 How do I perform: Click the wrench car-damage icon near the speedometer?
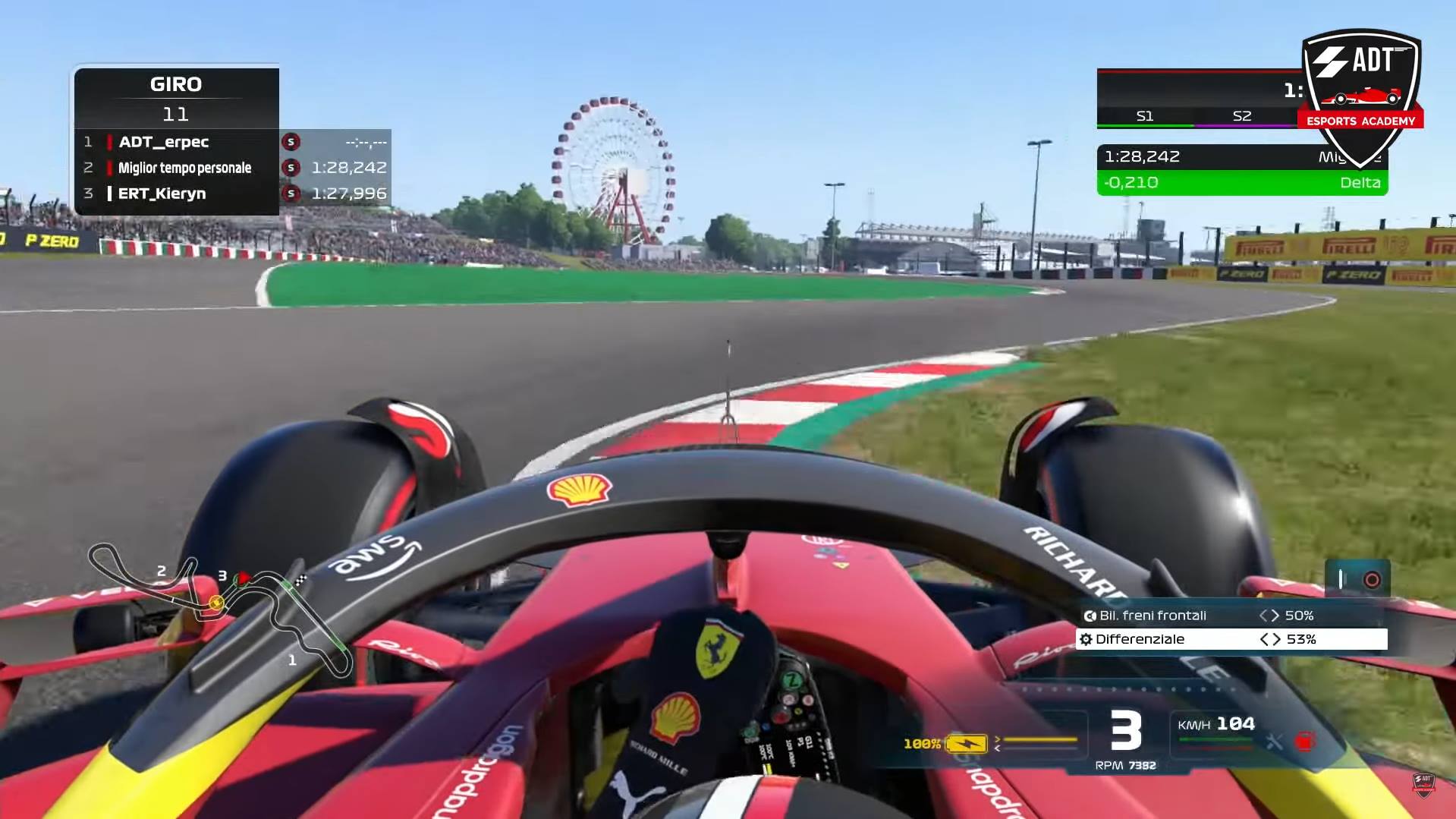[1276, 744]
